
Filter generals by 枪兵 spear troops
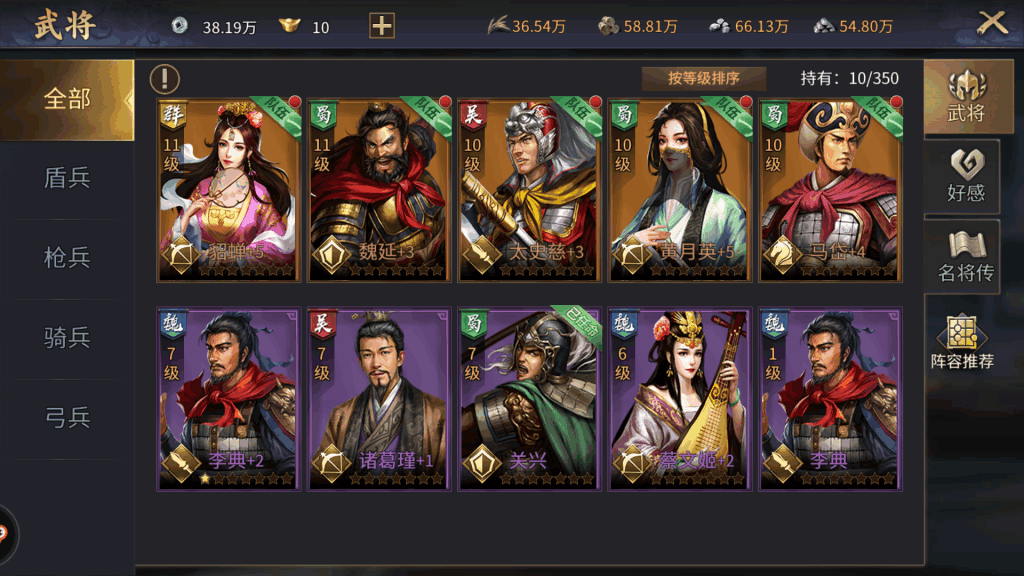pyautogui.click(x=67, y=258)
